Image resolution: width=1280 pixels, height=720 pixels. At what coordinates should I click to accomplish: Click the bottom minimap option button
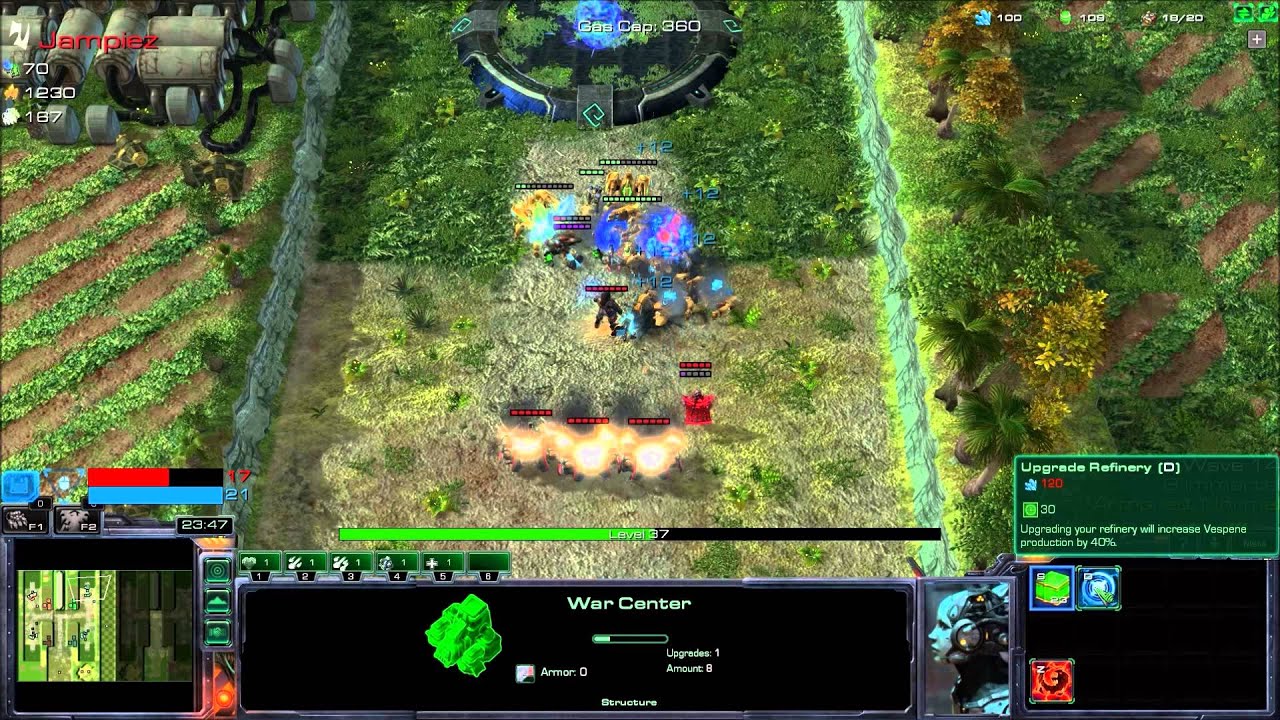coord(217,633)
